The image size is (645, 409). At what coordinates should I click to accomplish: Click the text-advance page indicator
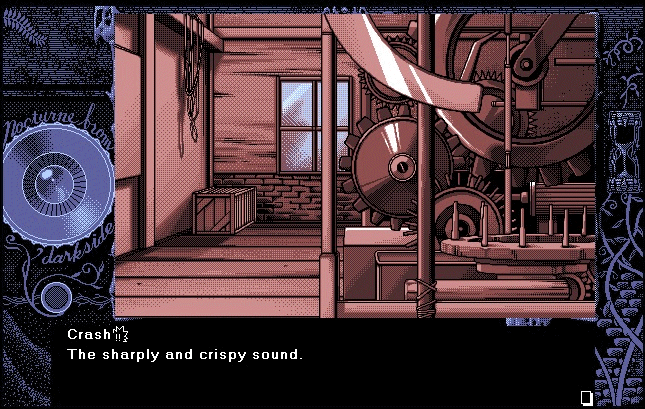click(586, 397)
